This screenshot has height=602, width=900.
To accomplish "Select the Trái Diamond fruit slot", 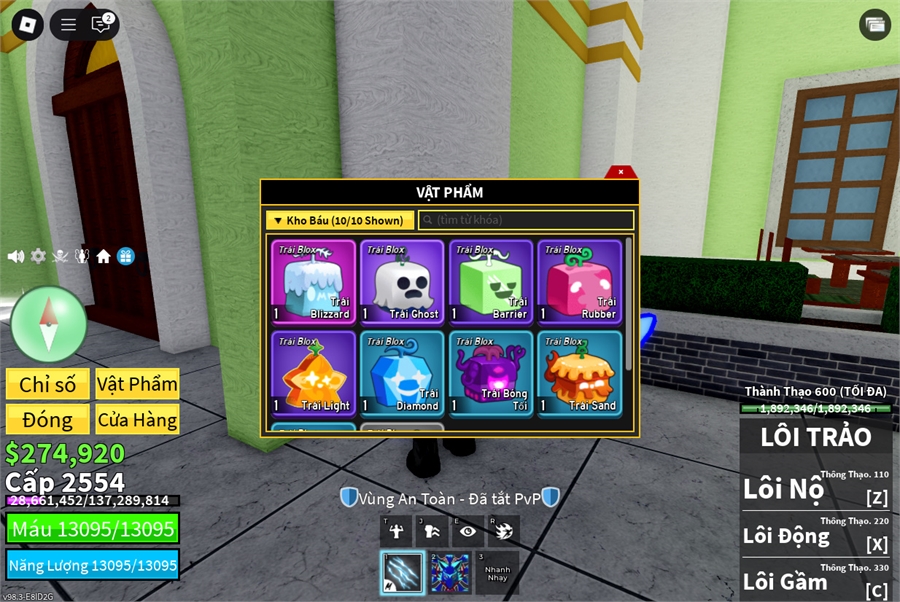I will pyautogui.click(x=402, y=374).
